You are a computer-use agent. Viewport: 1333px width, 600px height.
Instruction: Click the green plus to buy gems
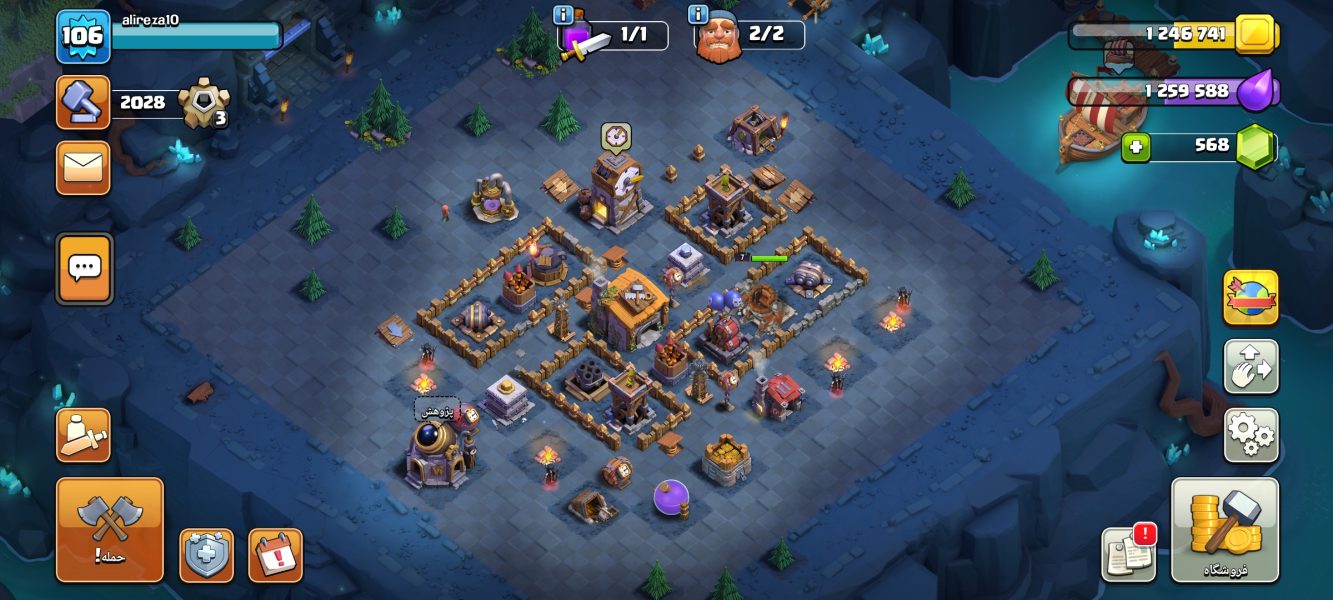[x=1135, y=147]
